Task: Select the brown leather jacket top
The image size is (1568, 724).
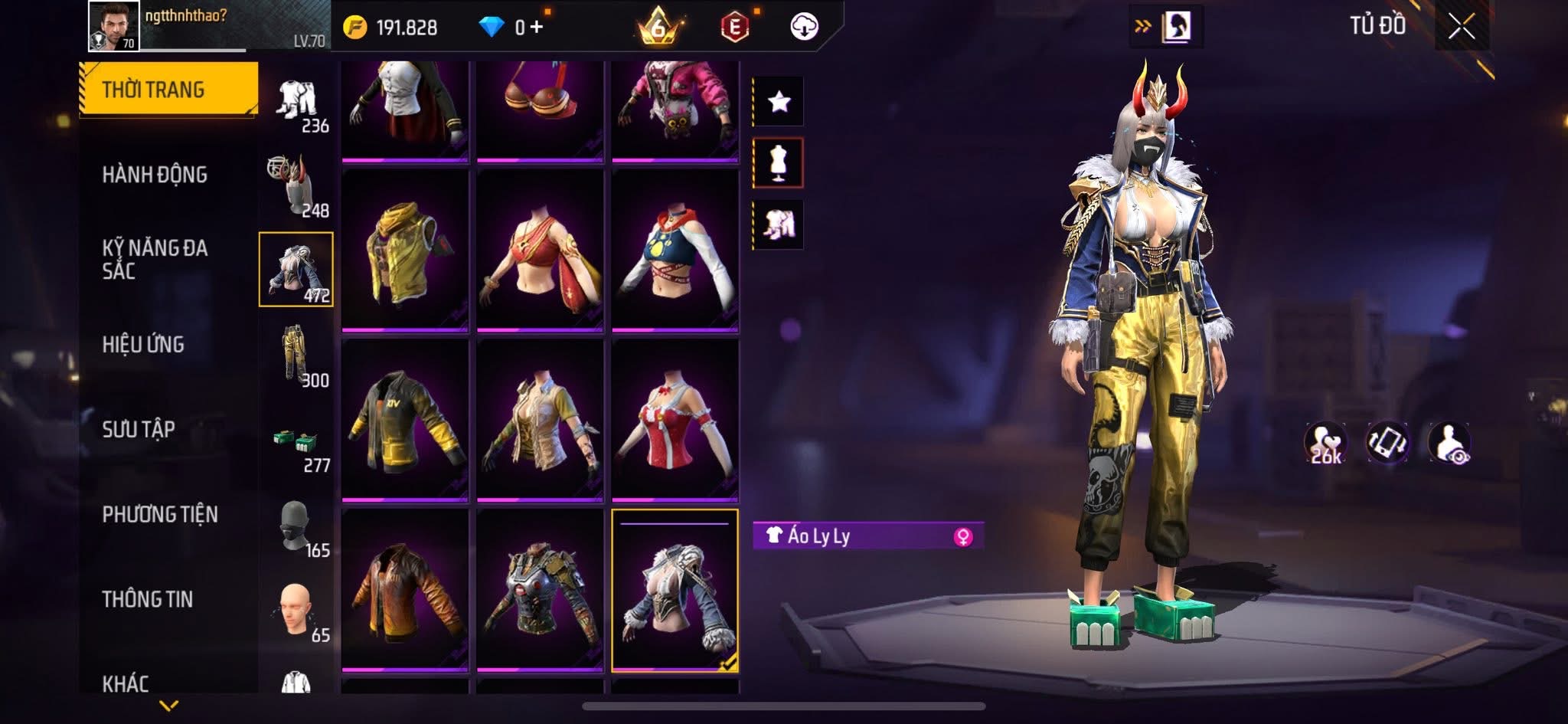Action: pos(404,590)
